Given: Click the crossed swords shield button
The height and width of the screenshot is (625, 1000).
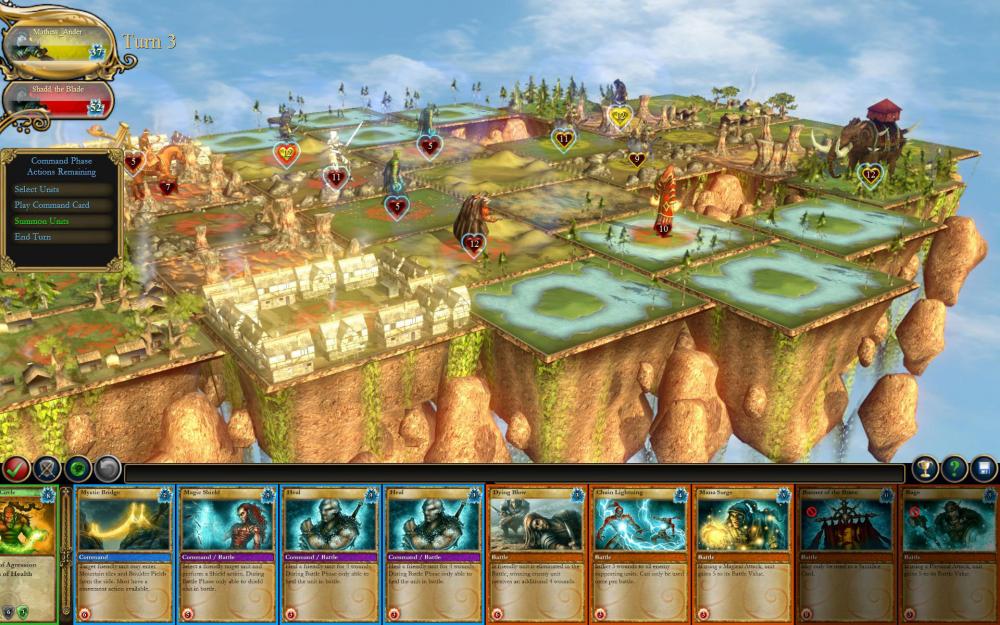Looking at the screenshot, I should (x=47, y=468).
